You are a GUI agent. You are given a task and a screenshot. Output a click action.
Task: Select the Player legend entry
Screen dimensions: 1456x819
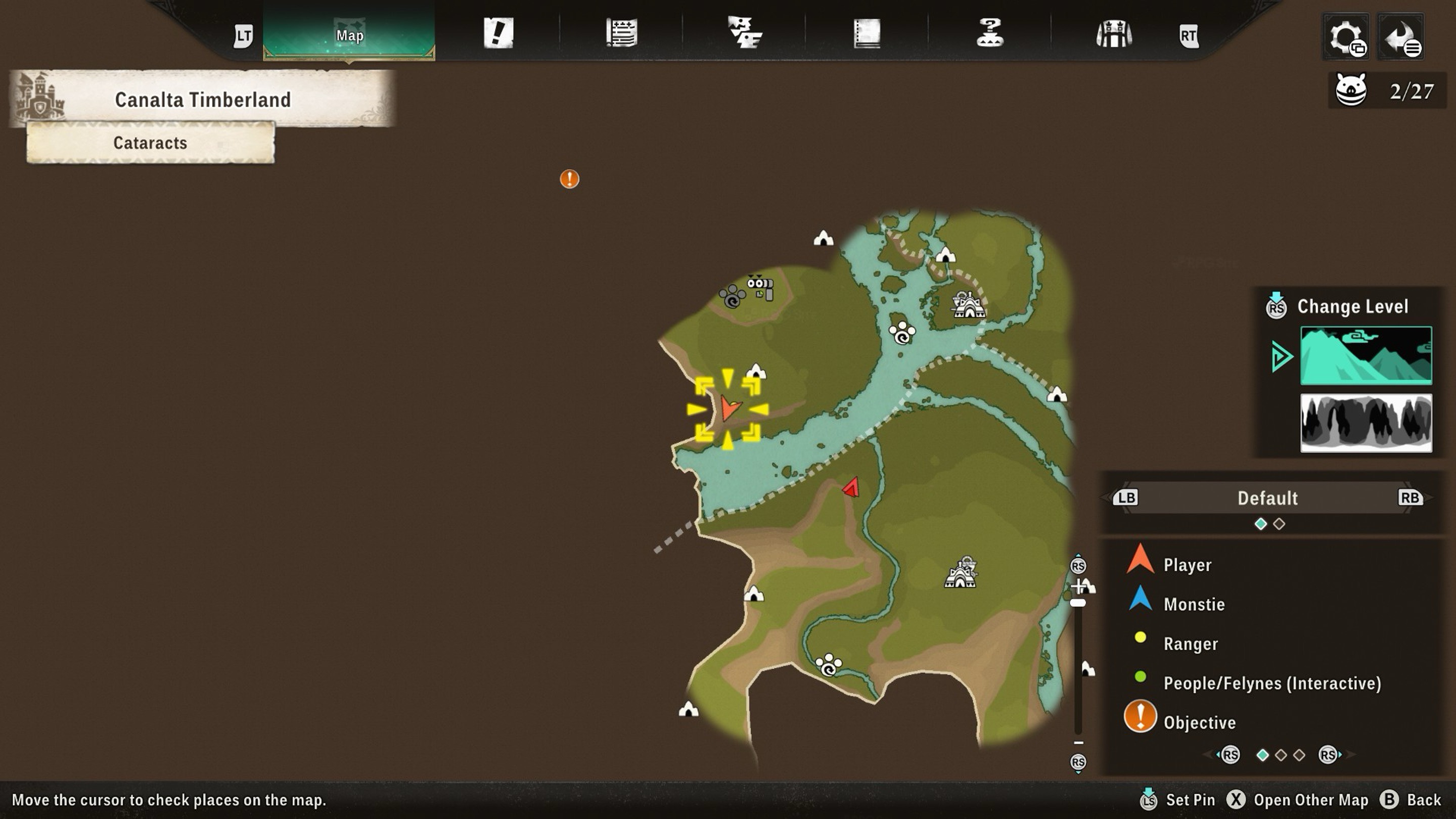coord(1187,565)
